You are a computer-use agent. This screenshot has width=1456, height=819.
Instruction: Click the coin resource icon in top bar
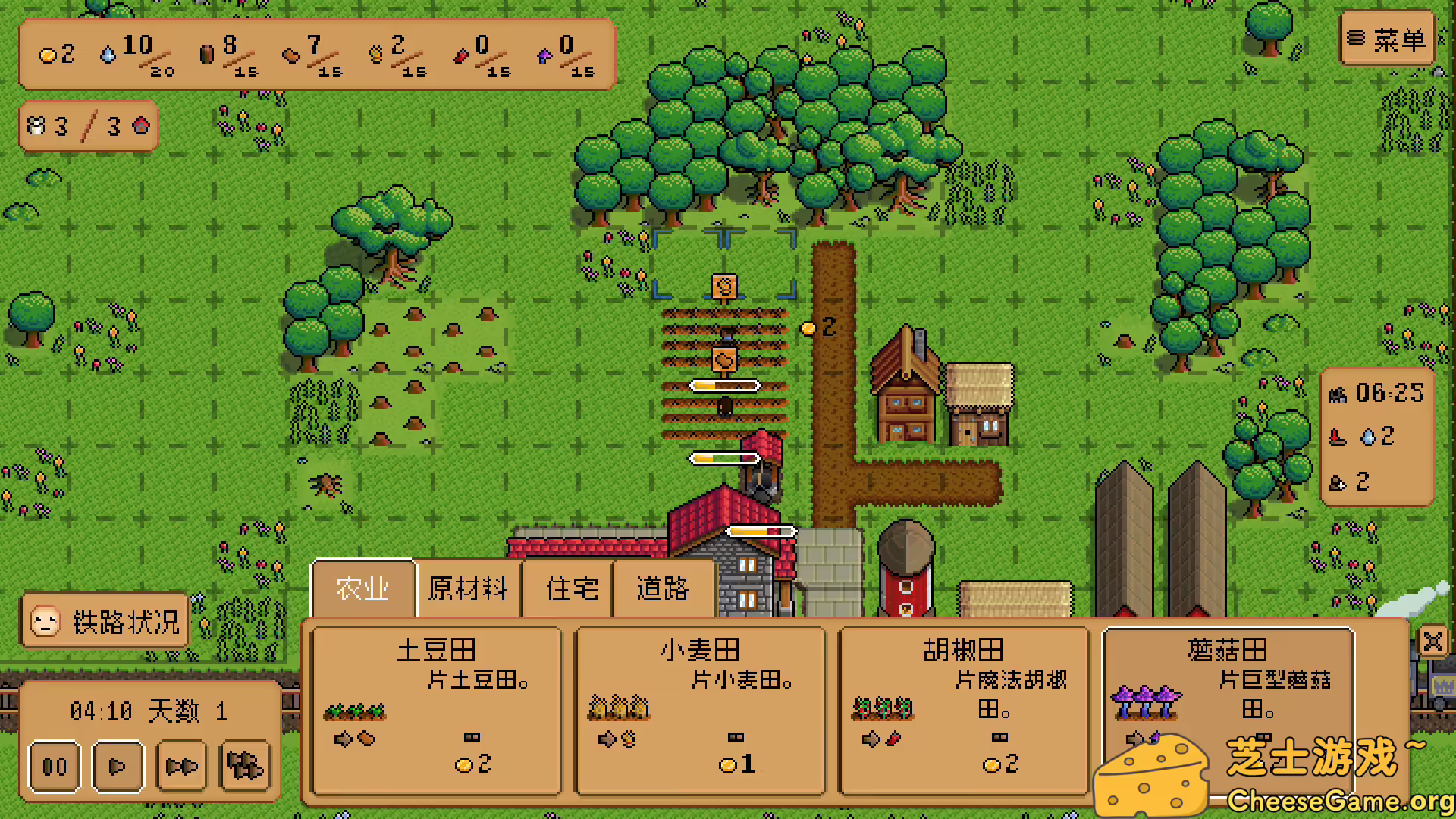(48, 55)
